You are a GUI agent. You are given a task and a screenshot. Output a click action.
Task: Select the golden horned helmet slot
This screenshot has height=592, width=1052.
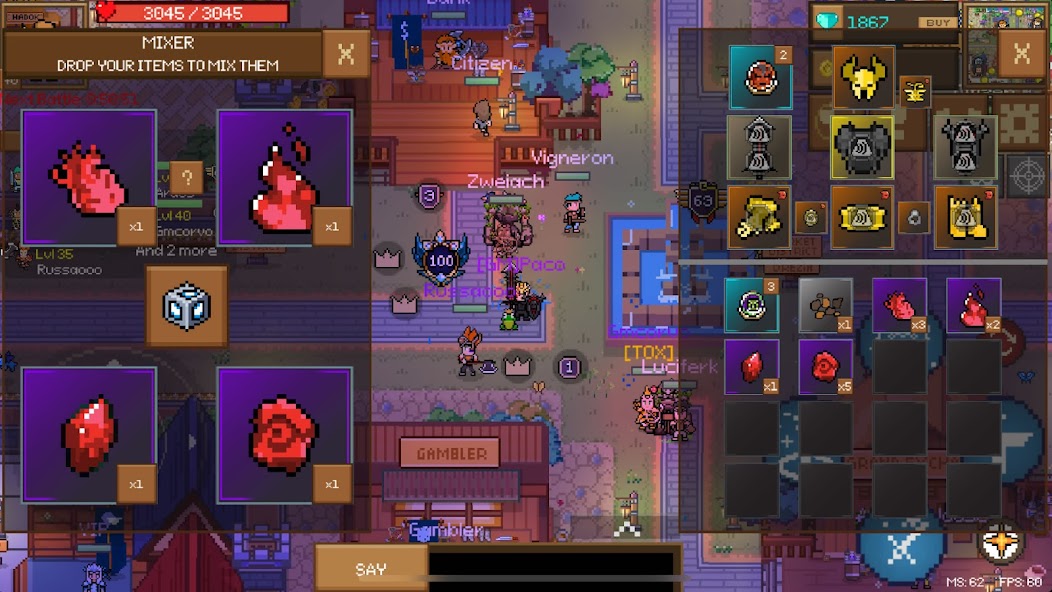click(x=863, y=78)
